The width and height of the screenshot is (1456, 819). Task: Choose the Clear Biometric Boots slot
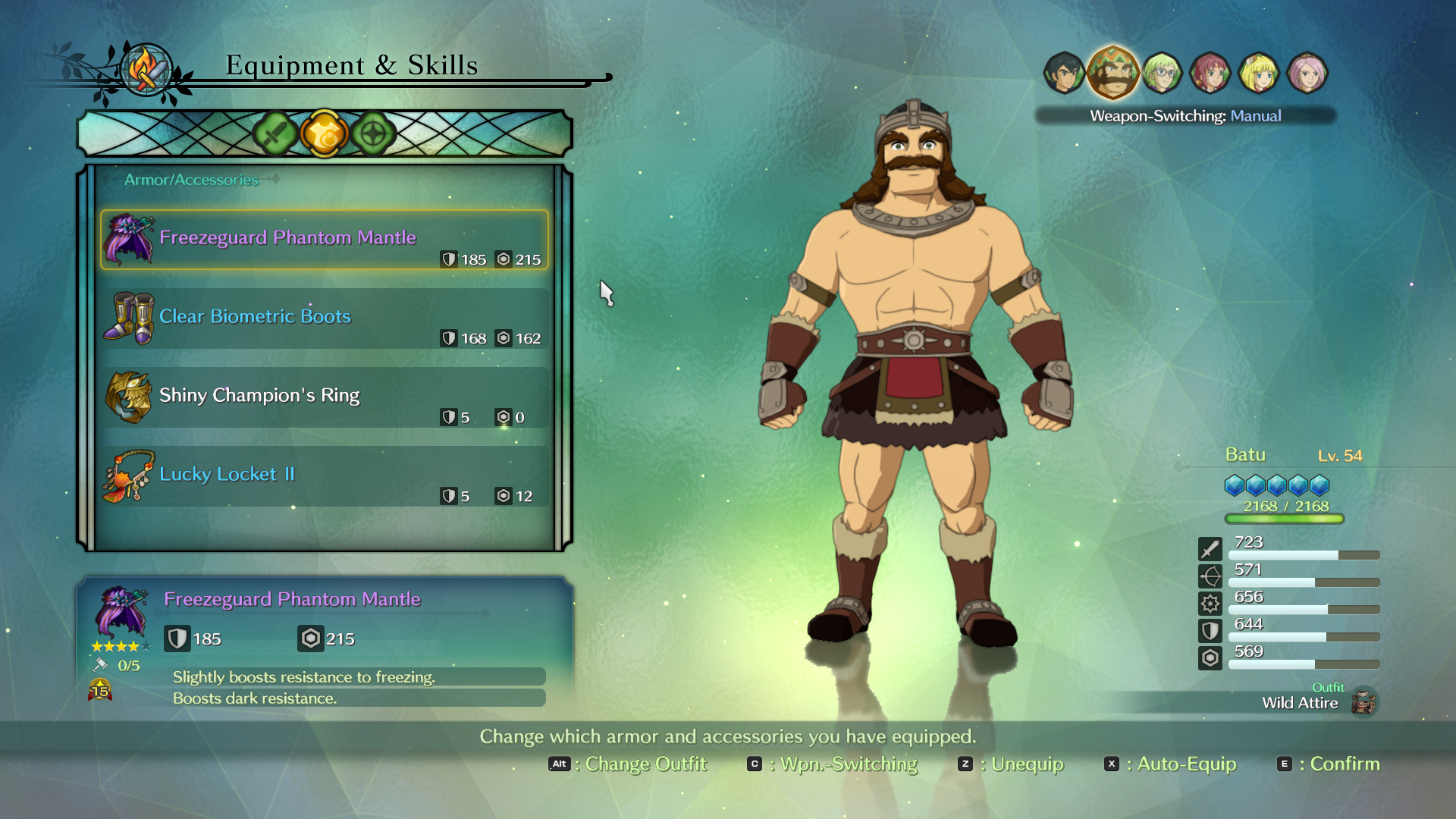click(x=325, y=318)
